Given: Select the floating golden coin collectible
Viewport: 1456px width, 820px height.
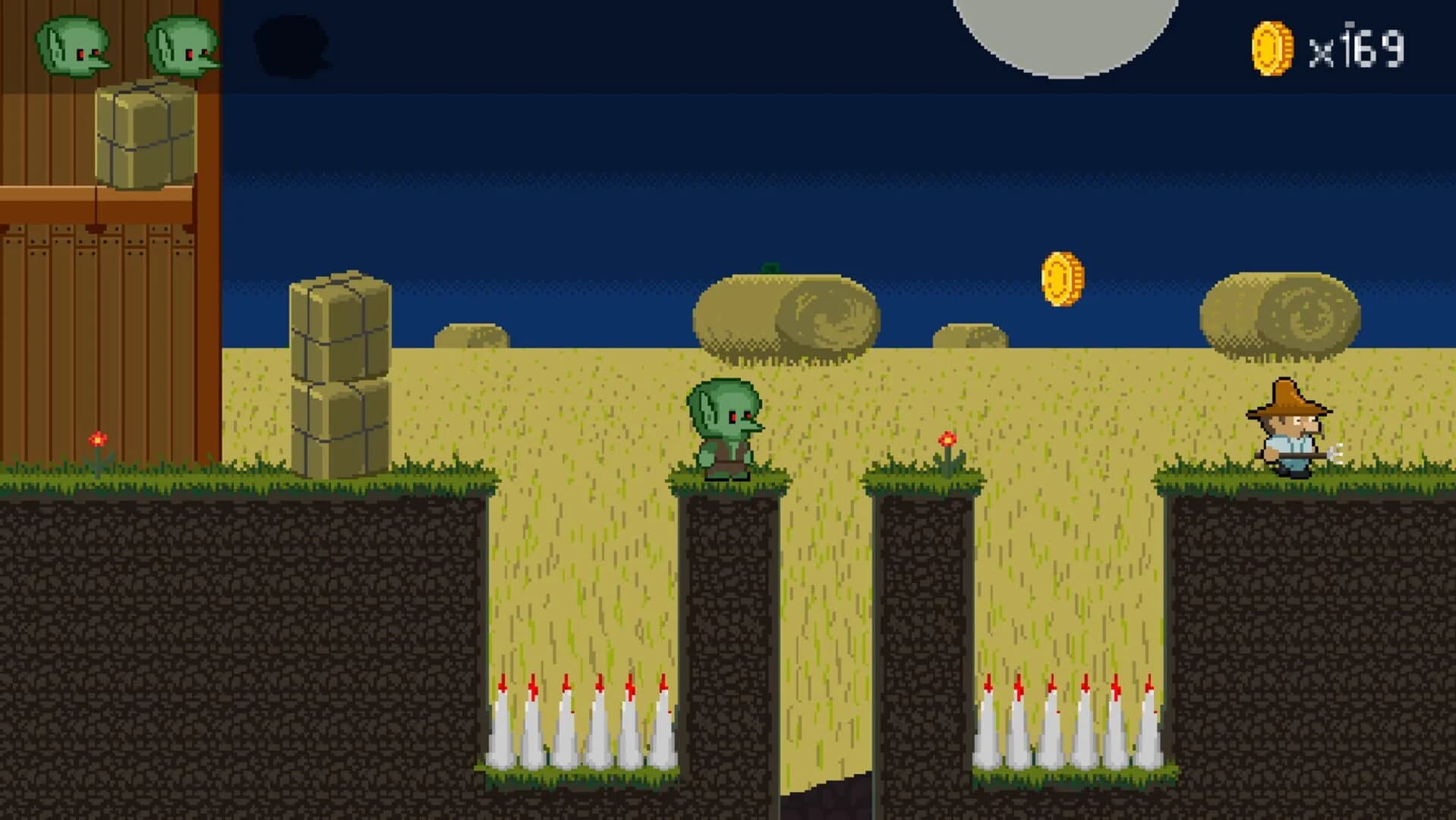Looking at the screenshot, I should pyautogui.click(x=1063, y=279).
